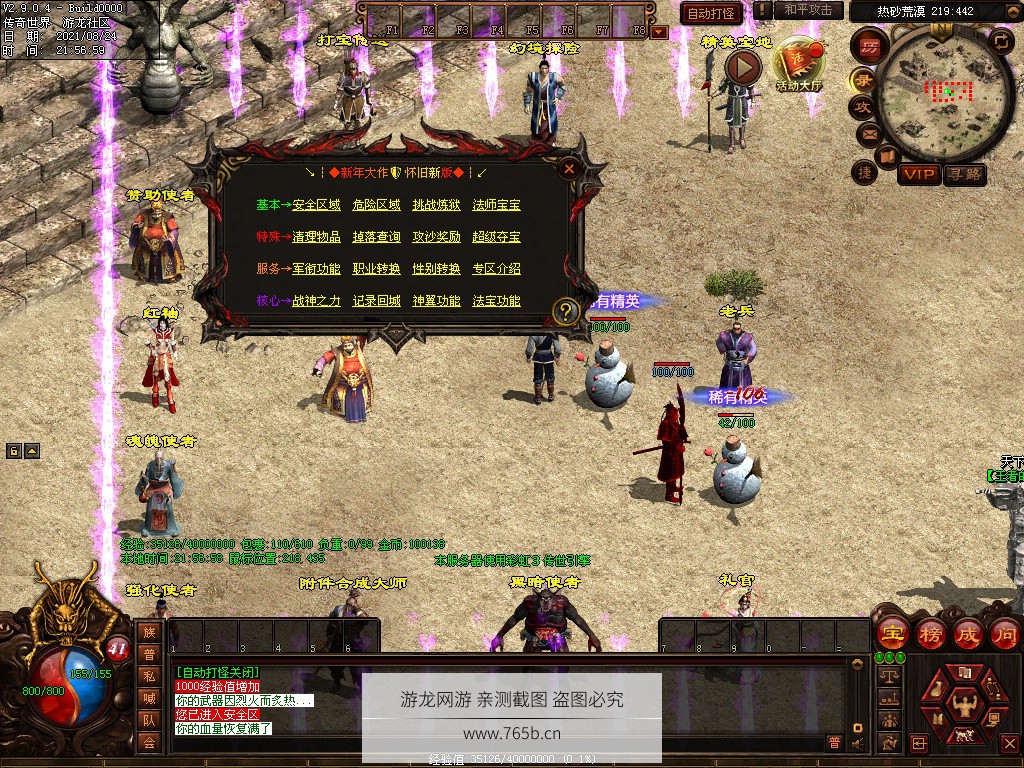1024x768 pixels.
Task: Close the 新年大作 menu panel
Action: [569, 169]
